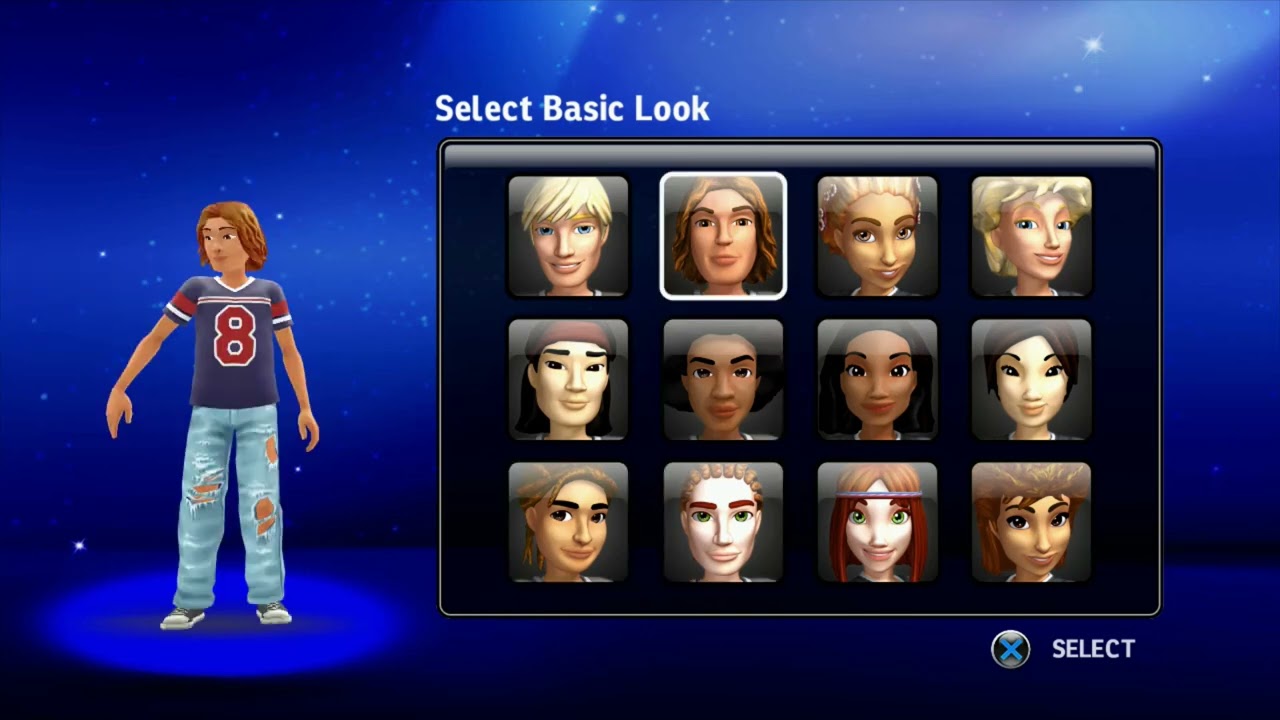Pick the woman with slicked-back dark hair
Image resolution: width=1280 pixels, height=720 pixels.
(x=877, y=379)
